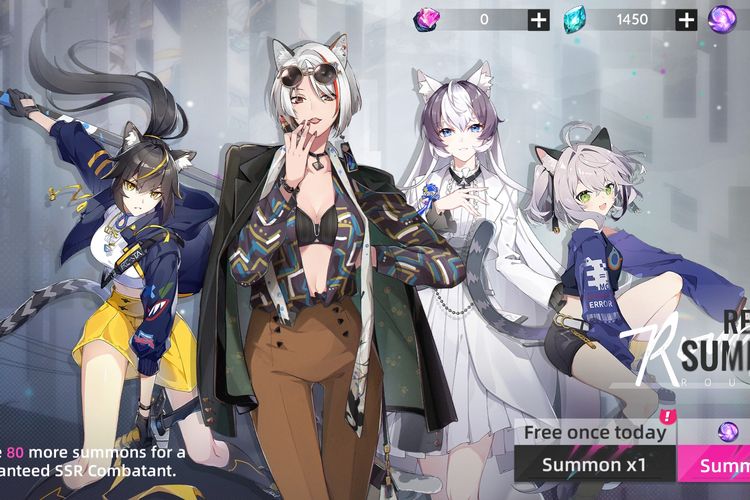Select the pink multi-summon button
The image size is (750, 500).
coord(714,464)
